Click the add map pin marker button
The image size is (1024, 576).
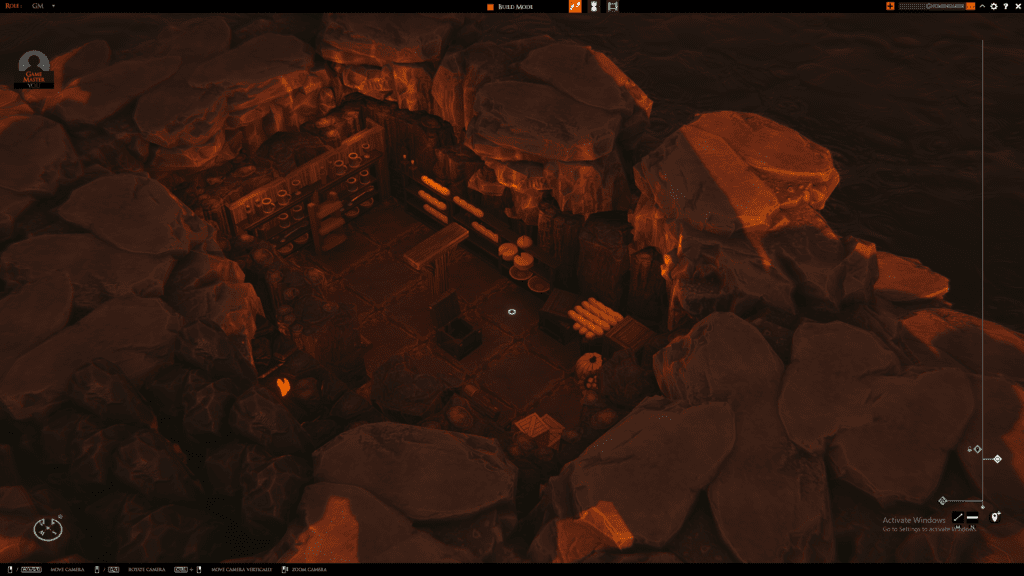tap(995, 517)
